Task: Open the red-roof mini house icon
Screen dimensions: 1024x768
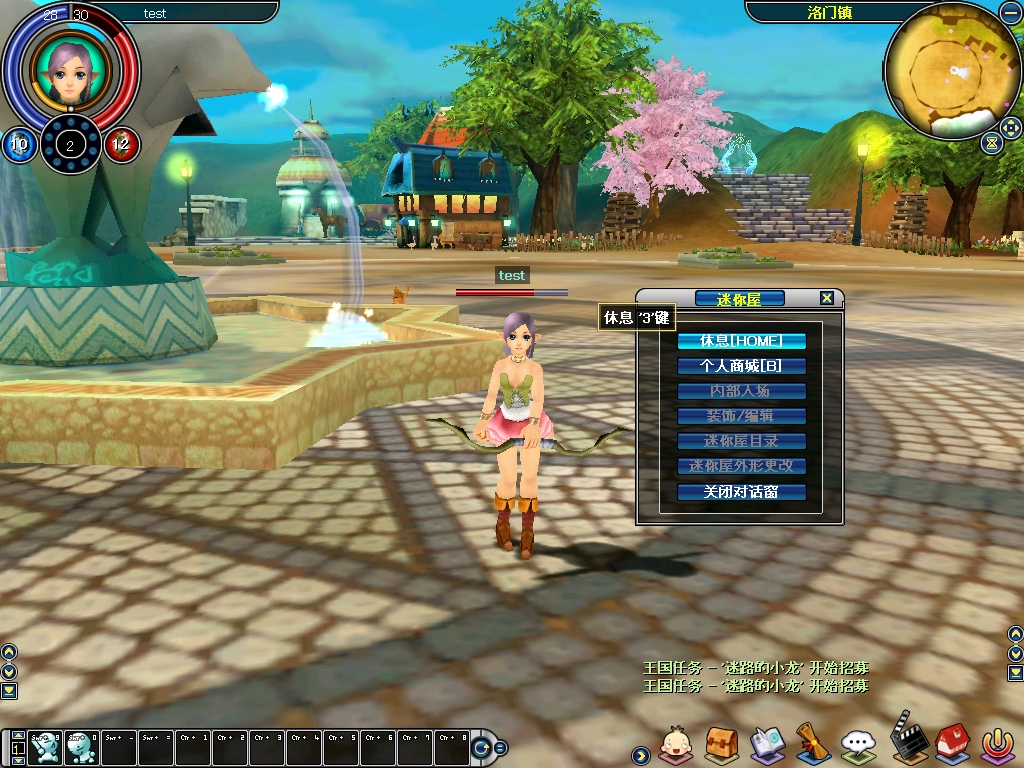Action: 950,745
